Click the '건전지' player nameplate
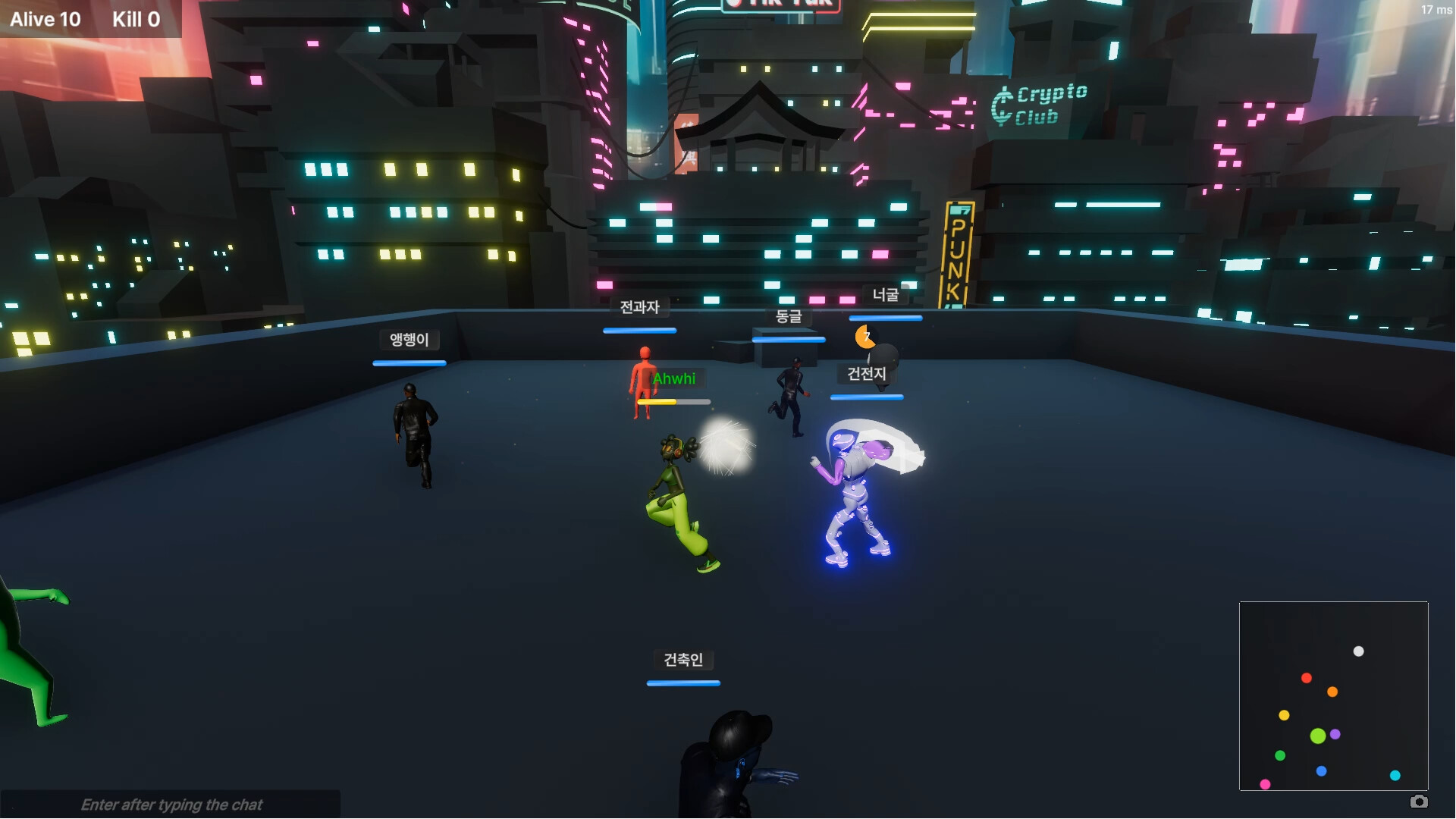The width and height of the screenshot is (1456, 819). coord(865,374)
